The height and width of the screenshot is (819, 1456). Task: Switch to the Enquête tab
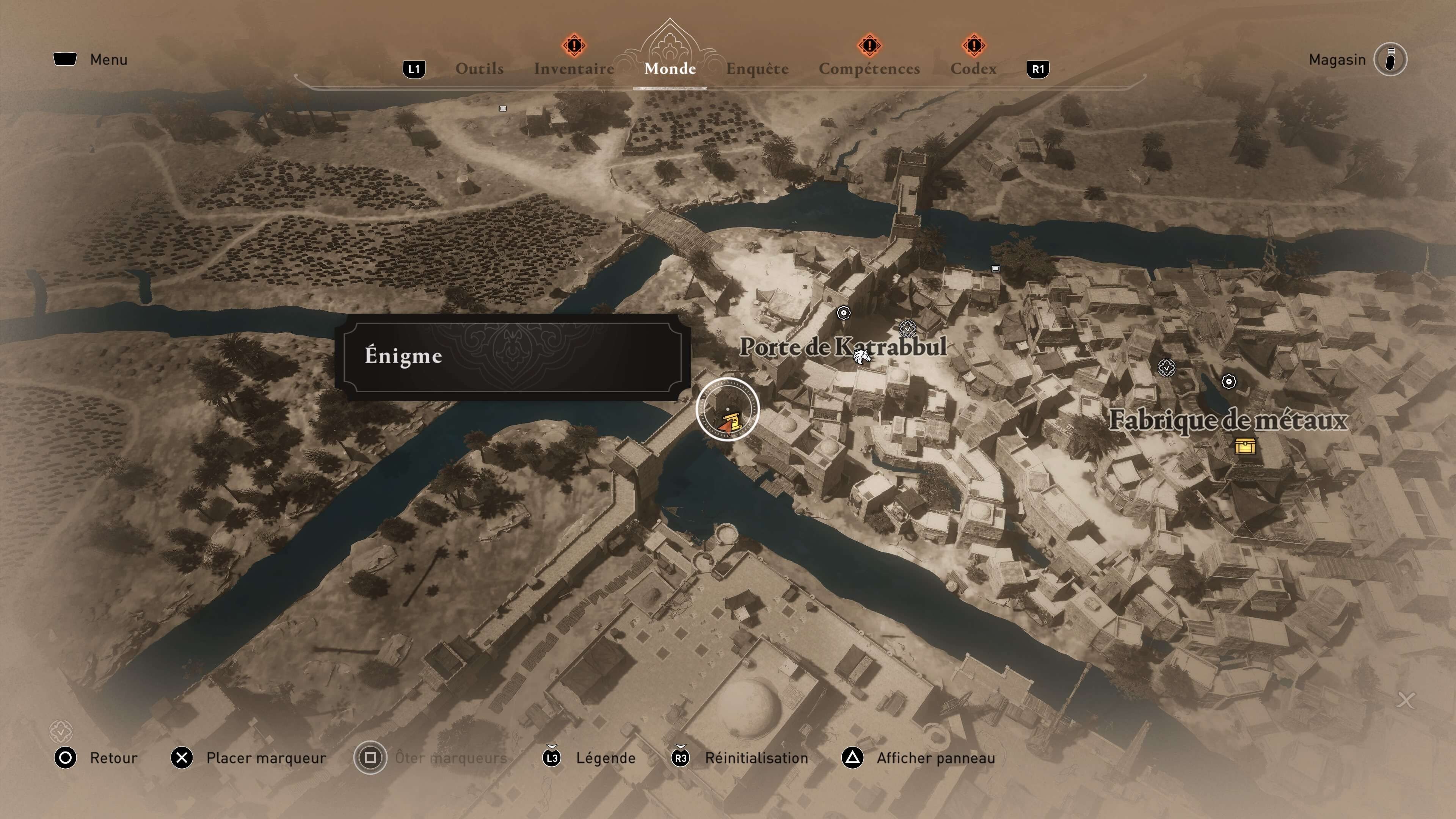758,69
